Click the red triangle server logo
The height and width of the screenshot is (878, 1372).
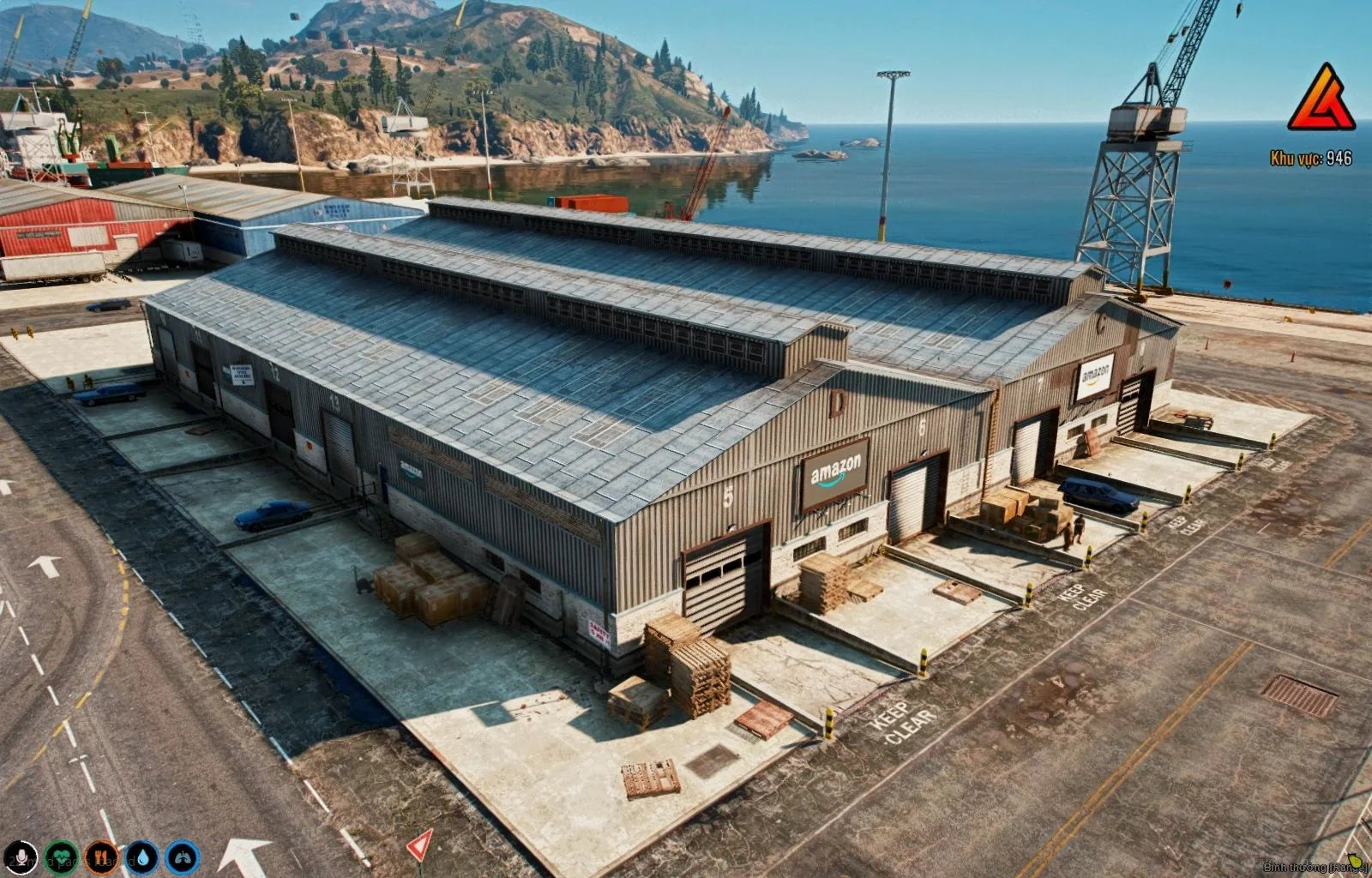(1321, 99)
